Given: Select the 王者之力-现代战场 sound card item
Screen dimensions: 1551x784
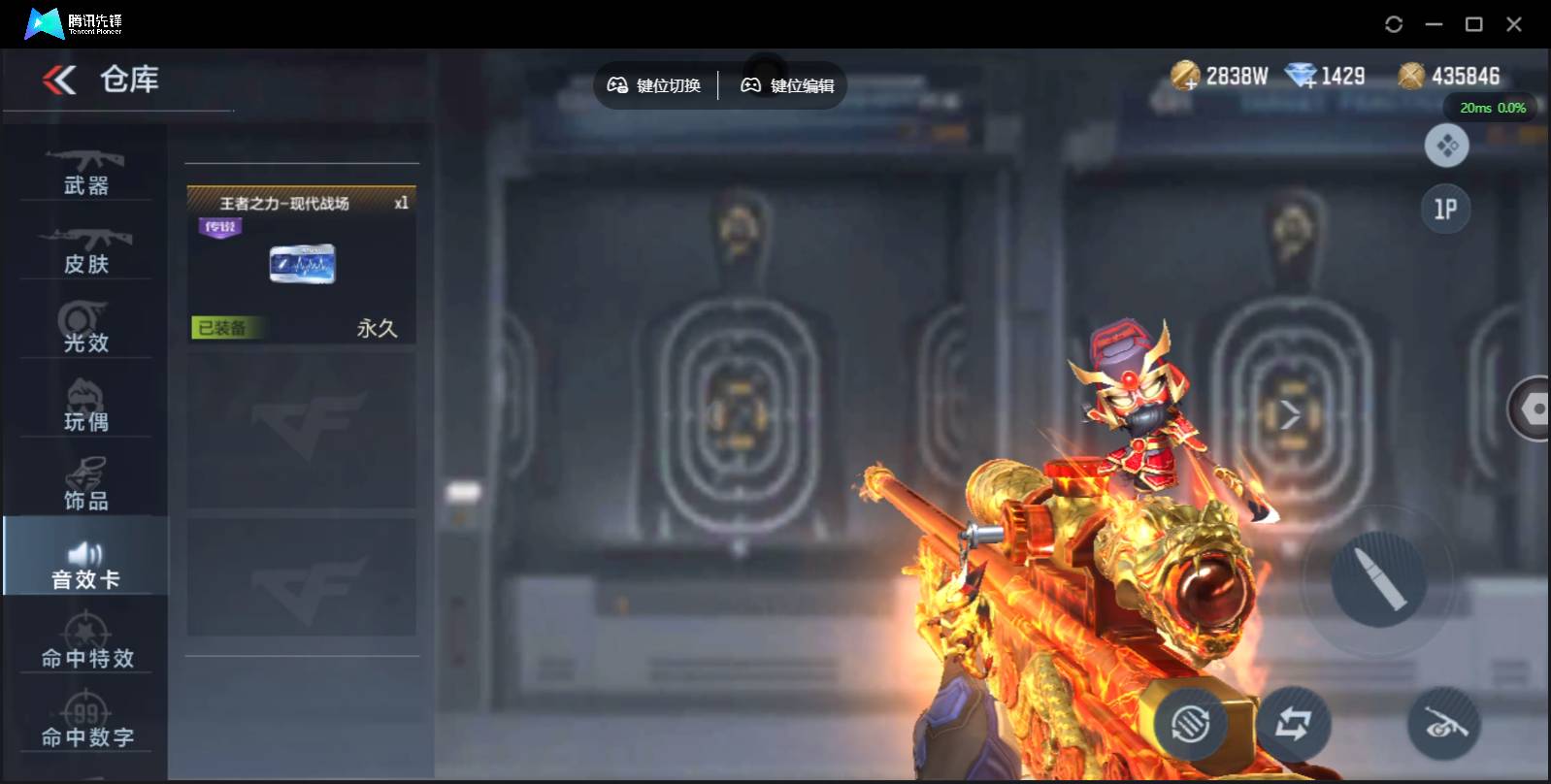Looking at the screenshot, I should tap(302, 264).
